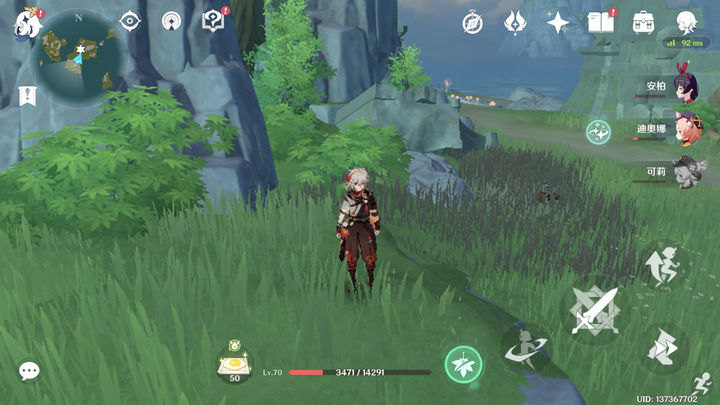Trigger the Elemental Burst button
The width and height of the screenshot is (720, 405).
(524, 348)
